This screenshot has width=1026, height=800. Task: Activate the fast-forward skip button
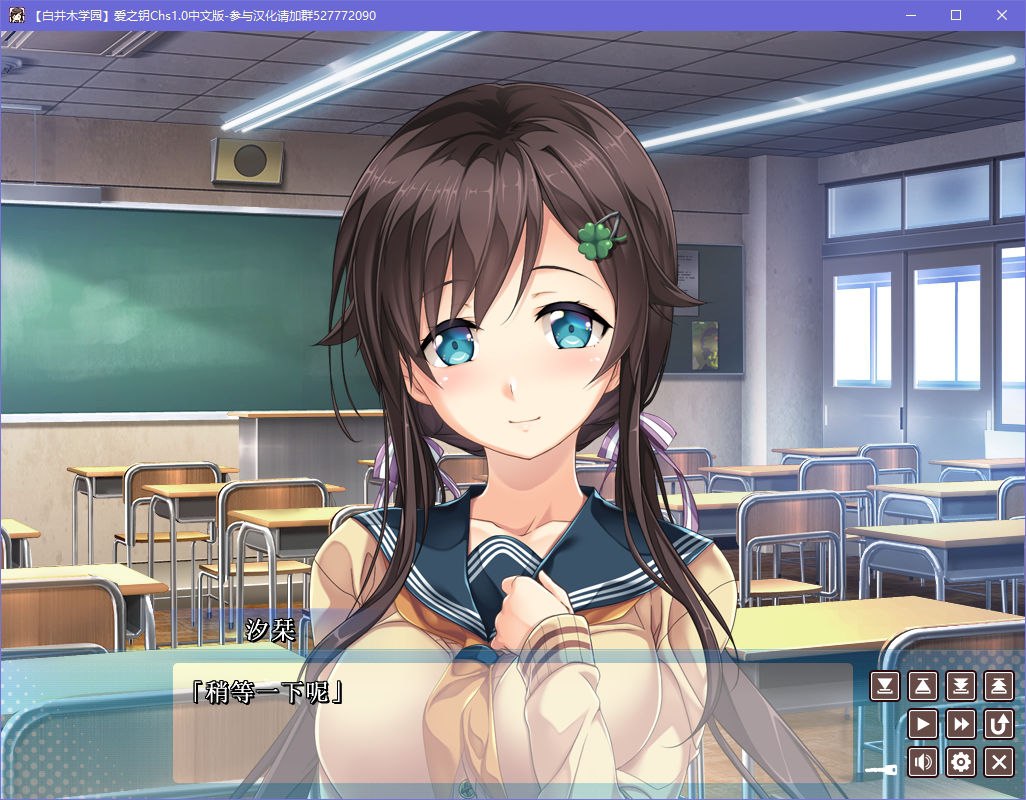[x=961, y=724]
